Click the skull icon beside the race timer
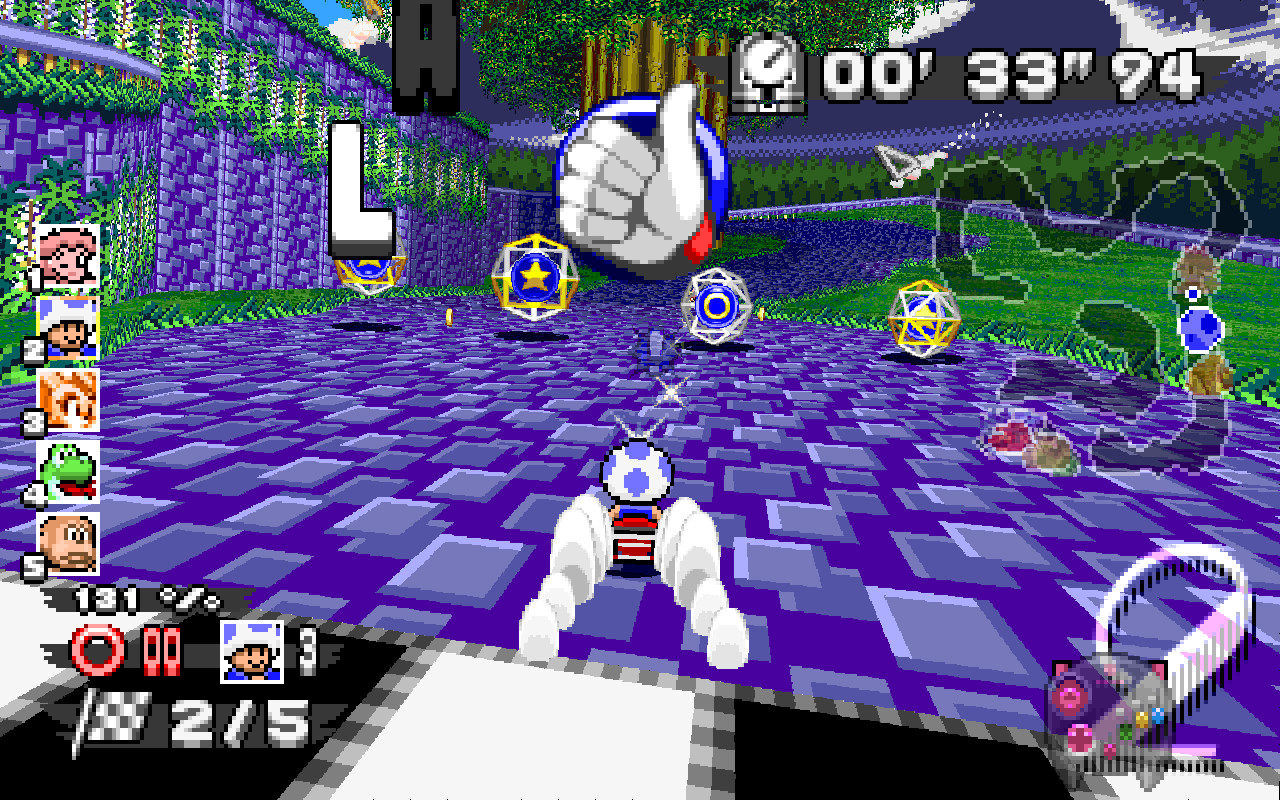The image size is (1280, 800). (770, 70)
